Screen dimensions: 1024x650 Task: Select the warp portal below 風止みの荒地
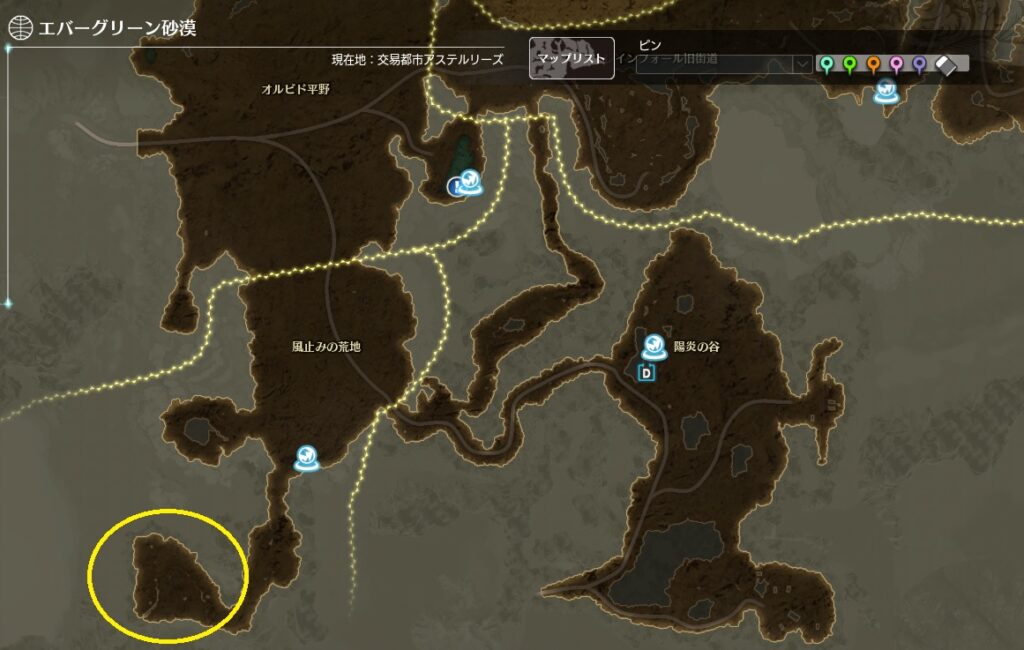click(306, 458)
